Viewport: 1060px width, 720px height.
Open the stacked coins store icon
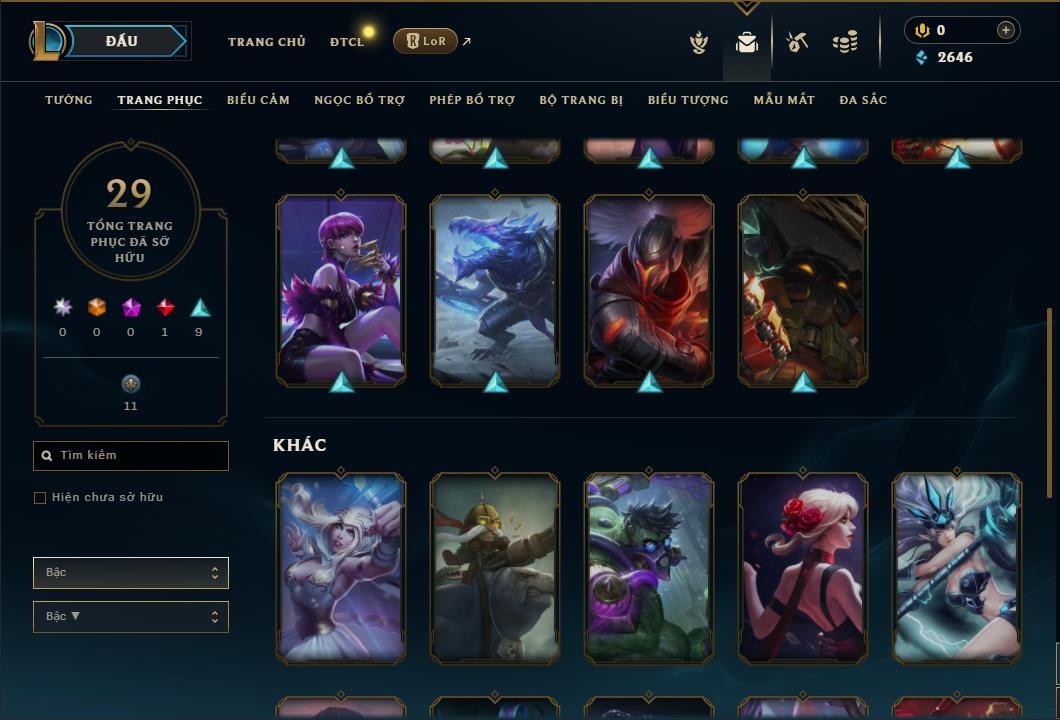(845, 42)
